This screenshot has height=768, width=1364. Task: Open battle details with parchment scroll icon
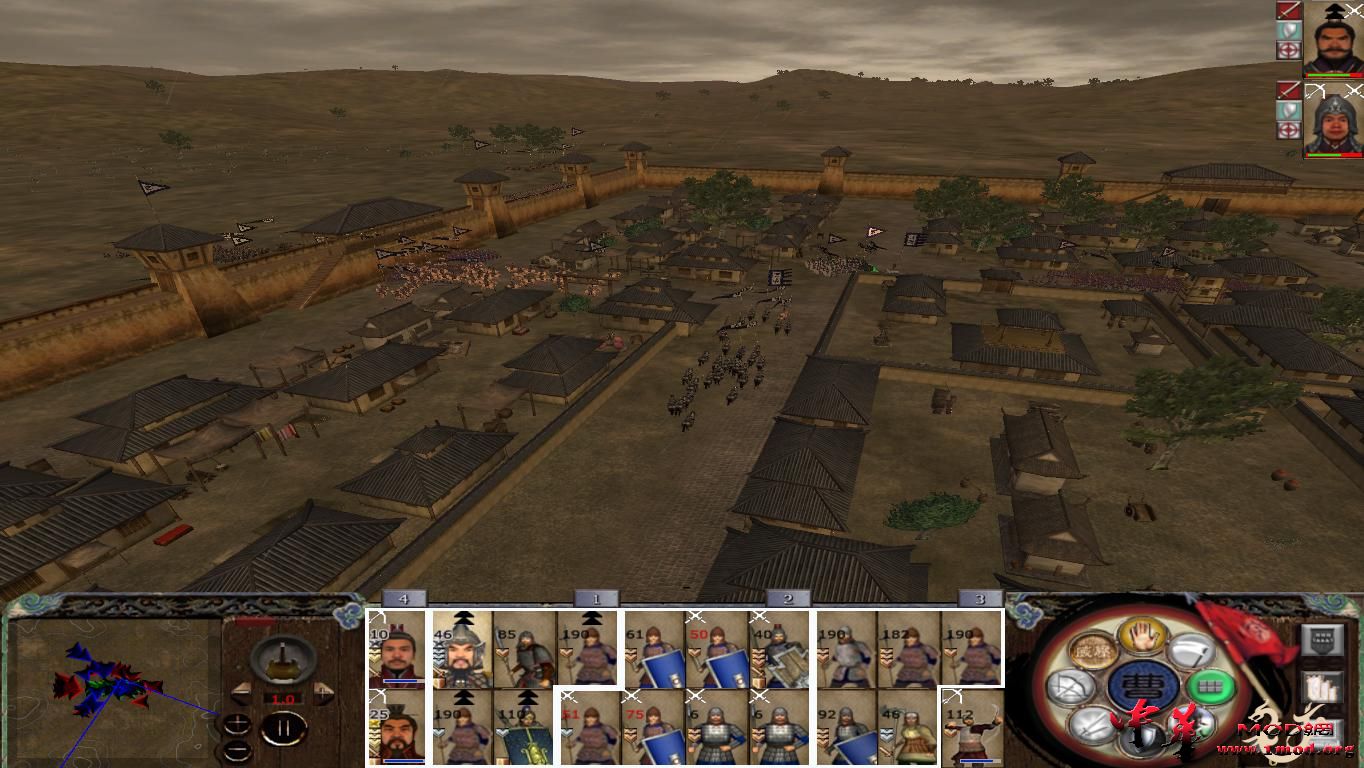[x=1321, y=688]
